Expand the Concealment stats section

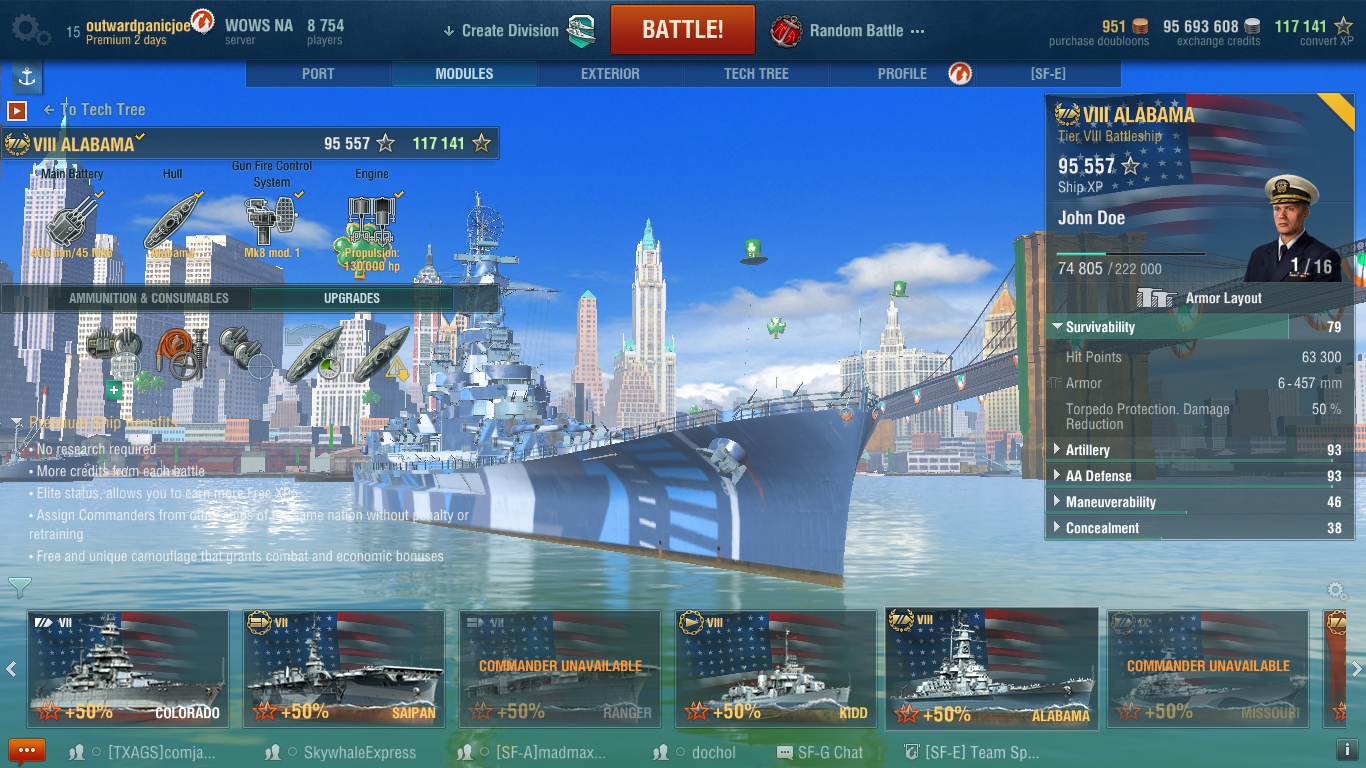[x=1102, y=528]
